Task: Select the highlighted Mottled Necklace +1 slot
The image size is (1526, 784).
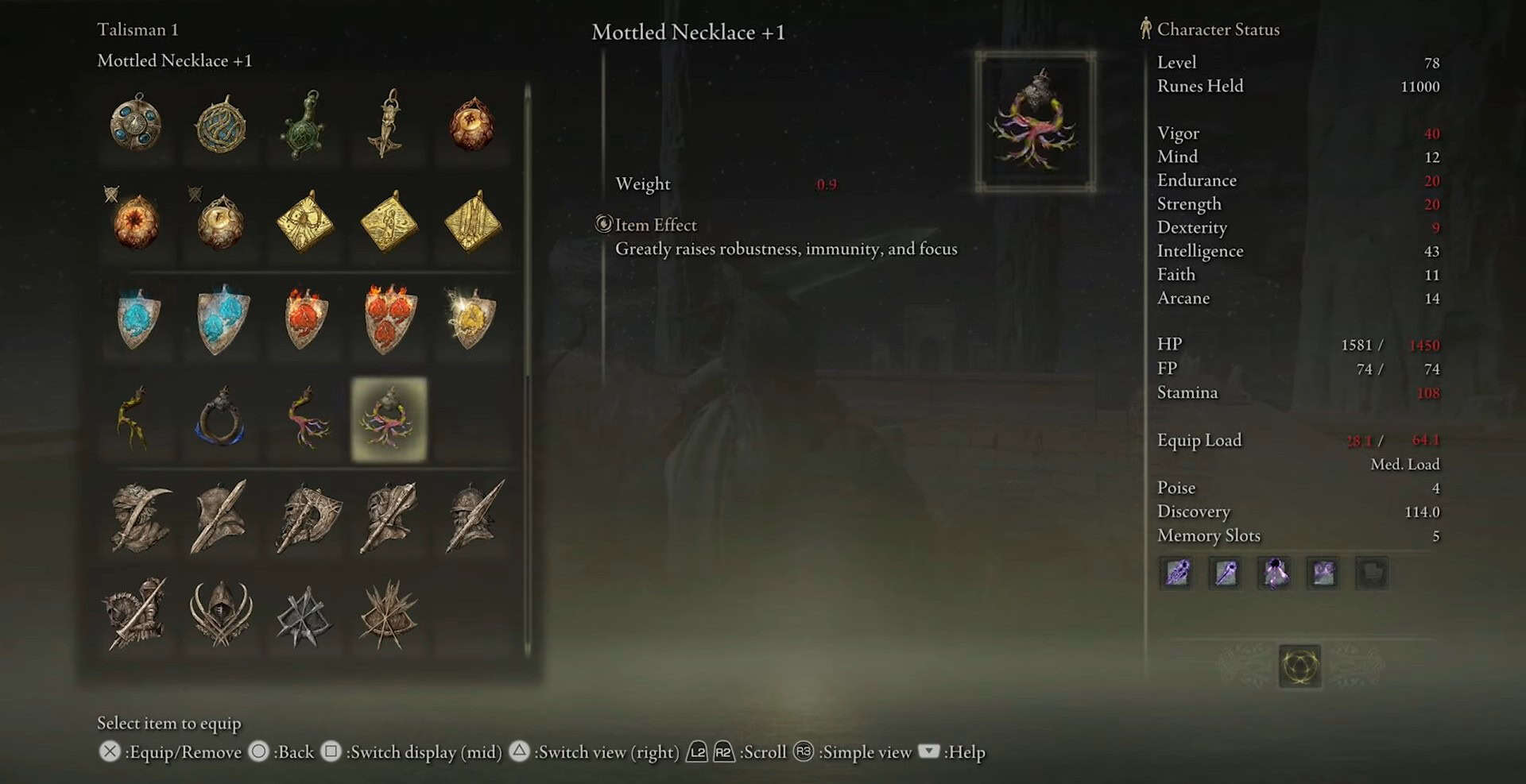Action: coord(389,419)
